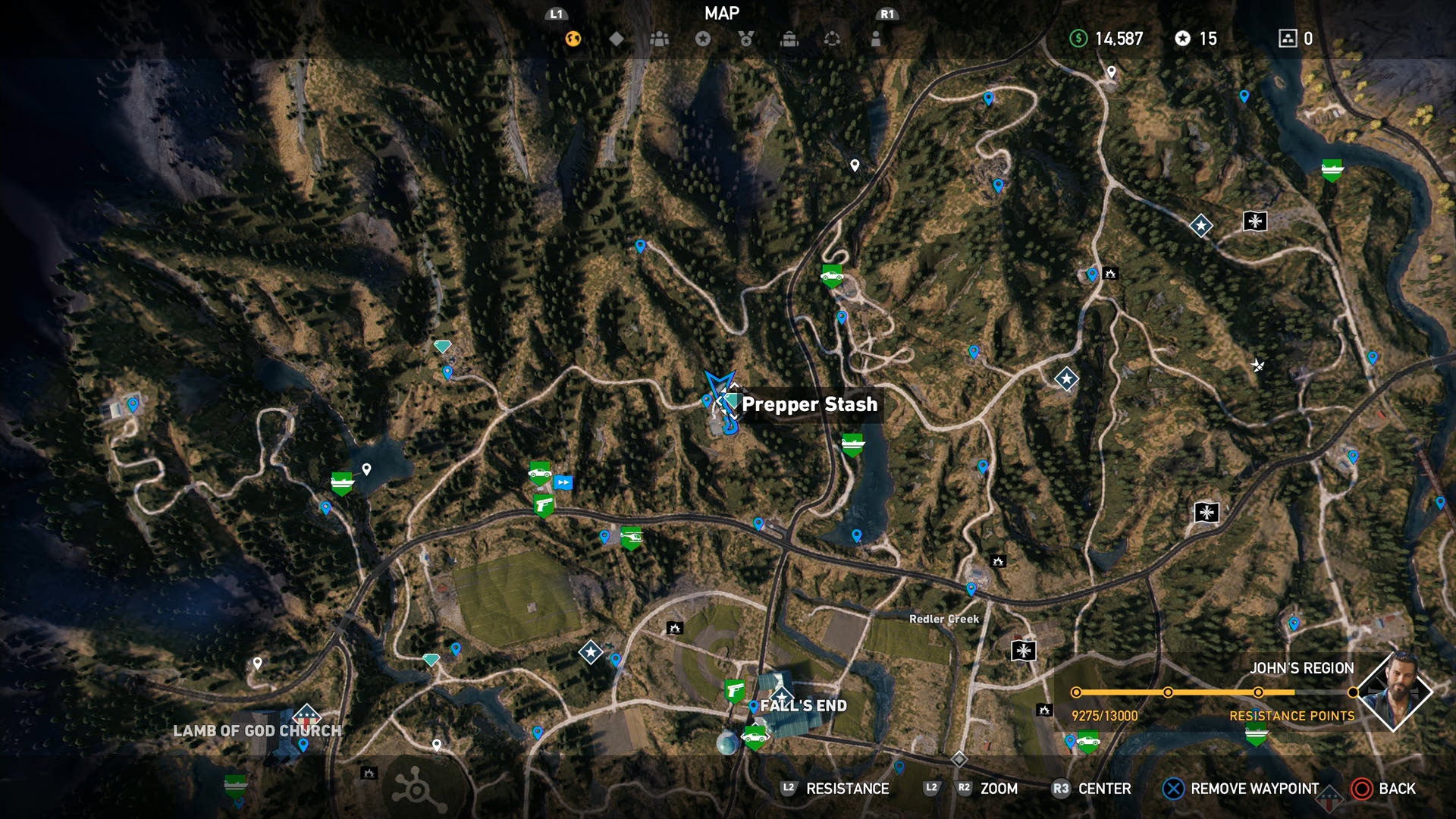Open the Challenges star tab
The height and width of the screenshot is (819, 1456).
pos(701,39)
